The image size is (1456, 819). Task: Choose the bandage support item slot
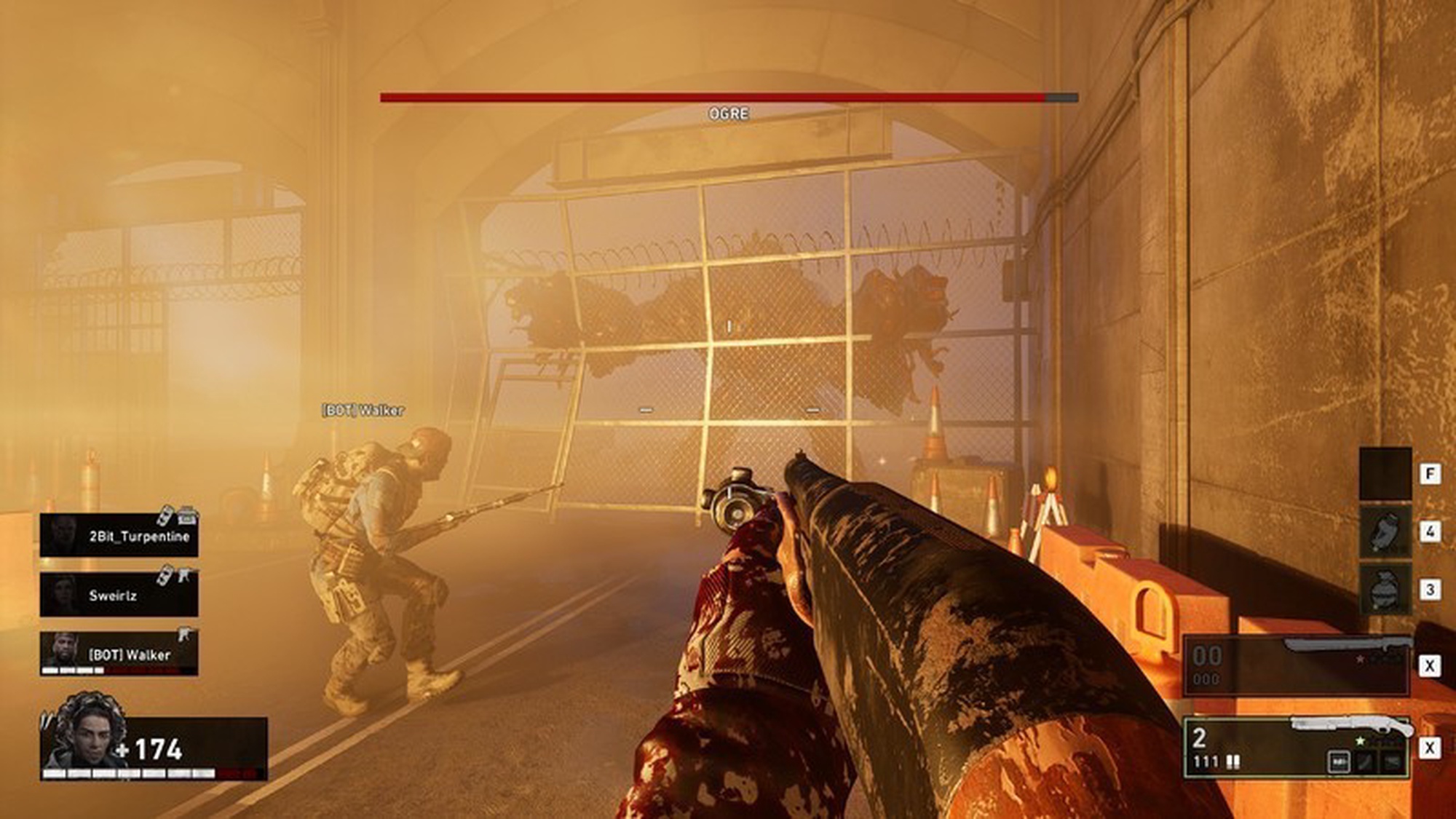(x=1385, y=532)
